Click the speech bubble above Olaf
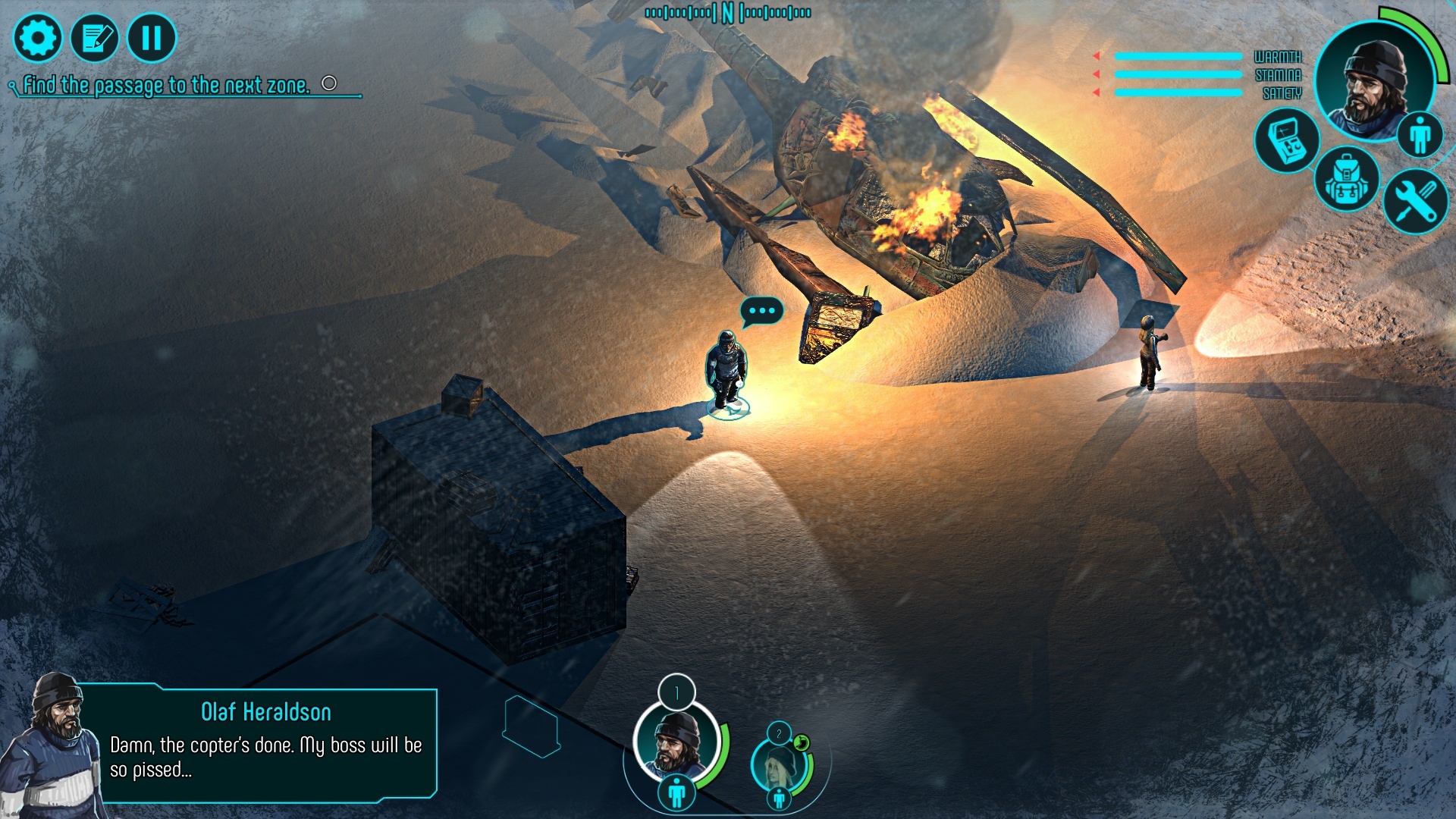 [761, 311]
